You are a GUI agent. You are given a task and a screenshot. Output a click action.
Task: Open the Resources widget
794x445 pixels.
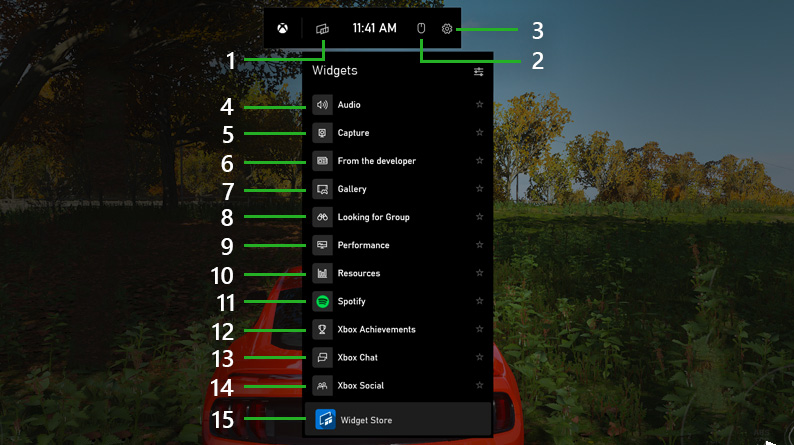tap(358, 273)
